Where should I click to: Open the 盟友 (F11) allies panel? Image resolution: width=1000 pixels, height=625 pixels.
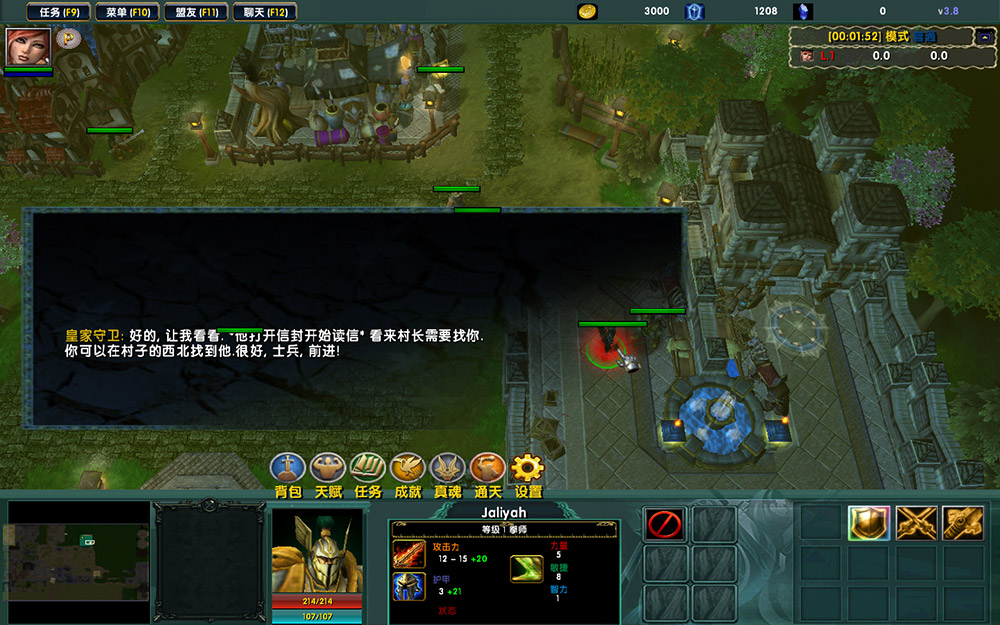[x=196, y=12]
